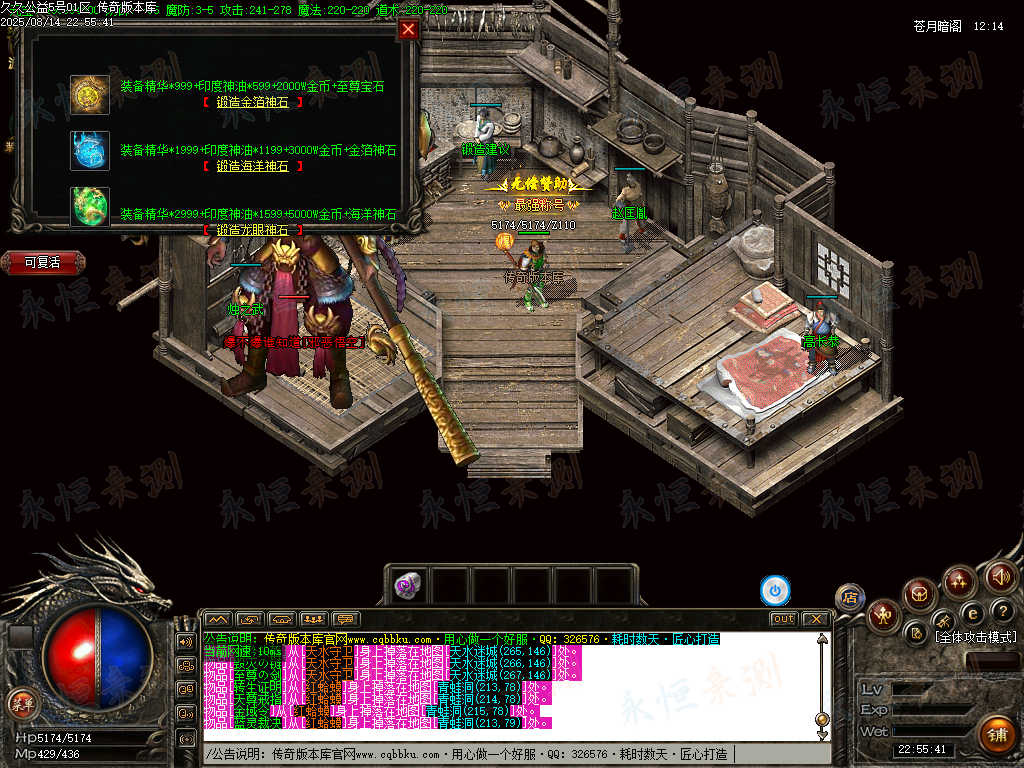
Task: Select the 锻造龙眼神石 forge option
Action: coord(252,230)
